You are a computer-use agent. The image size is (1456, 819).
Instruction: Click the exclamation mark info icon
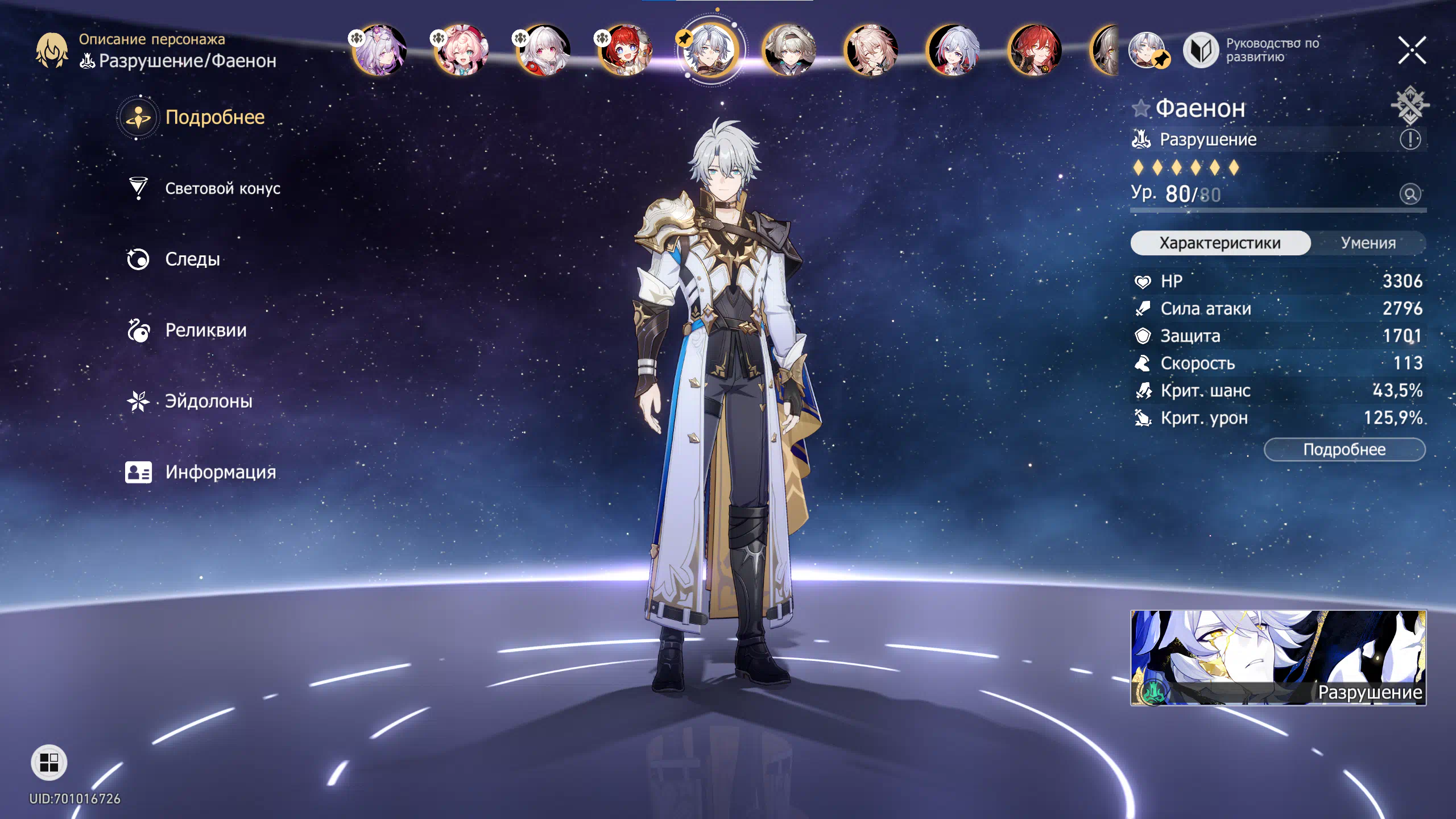tap(1410, 139)
